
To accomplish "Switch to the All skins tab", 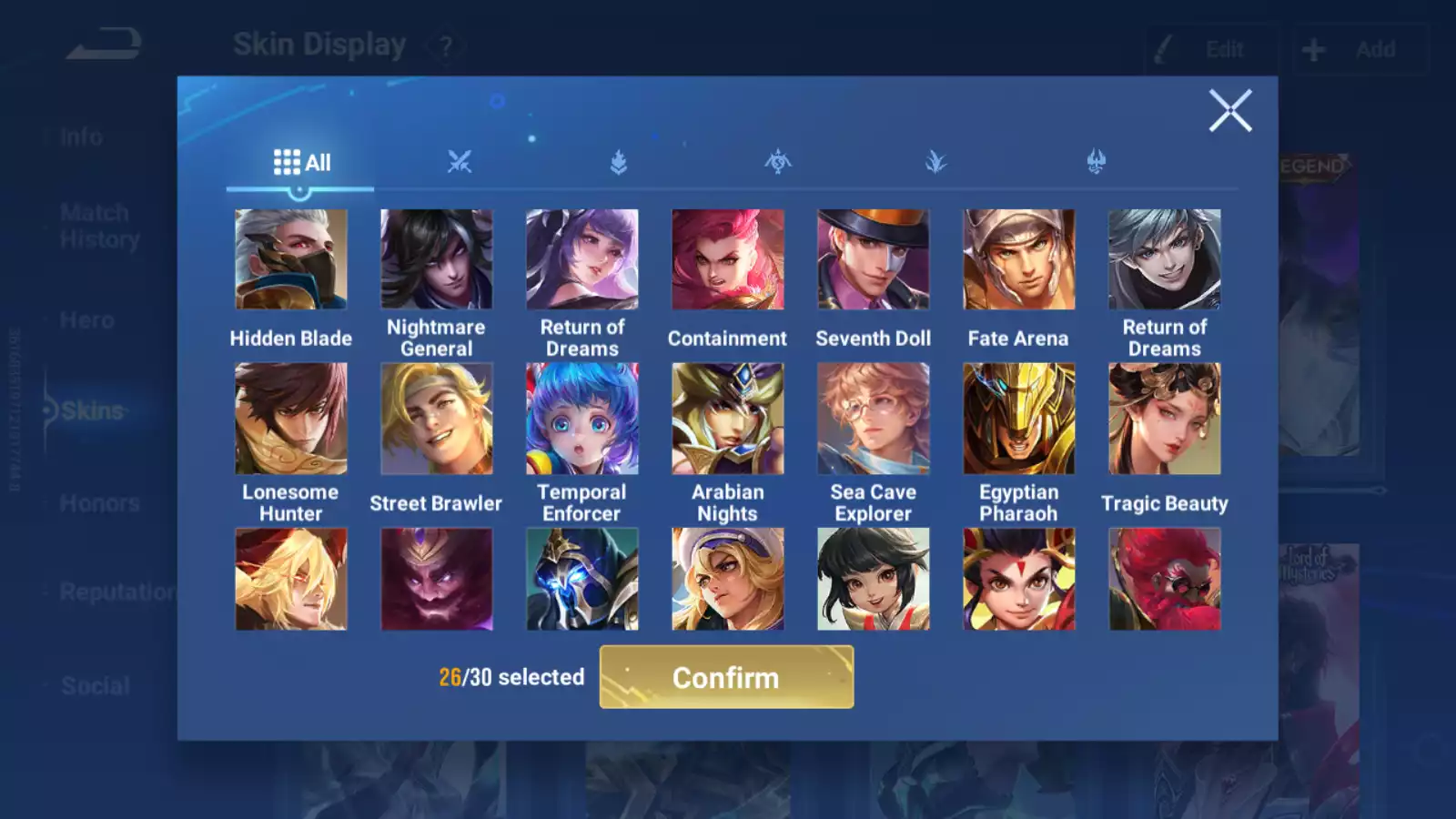I will pyautogui.click(x=301, y=163).
